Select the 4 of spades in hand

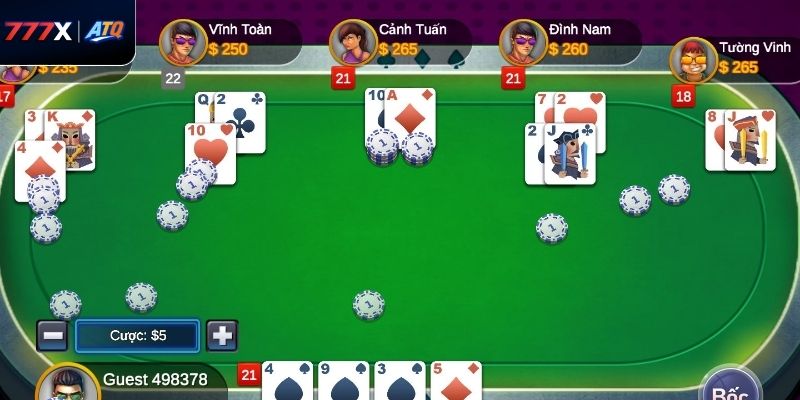tap(287, 382)
